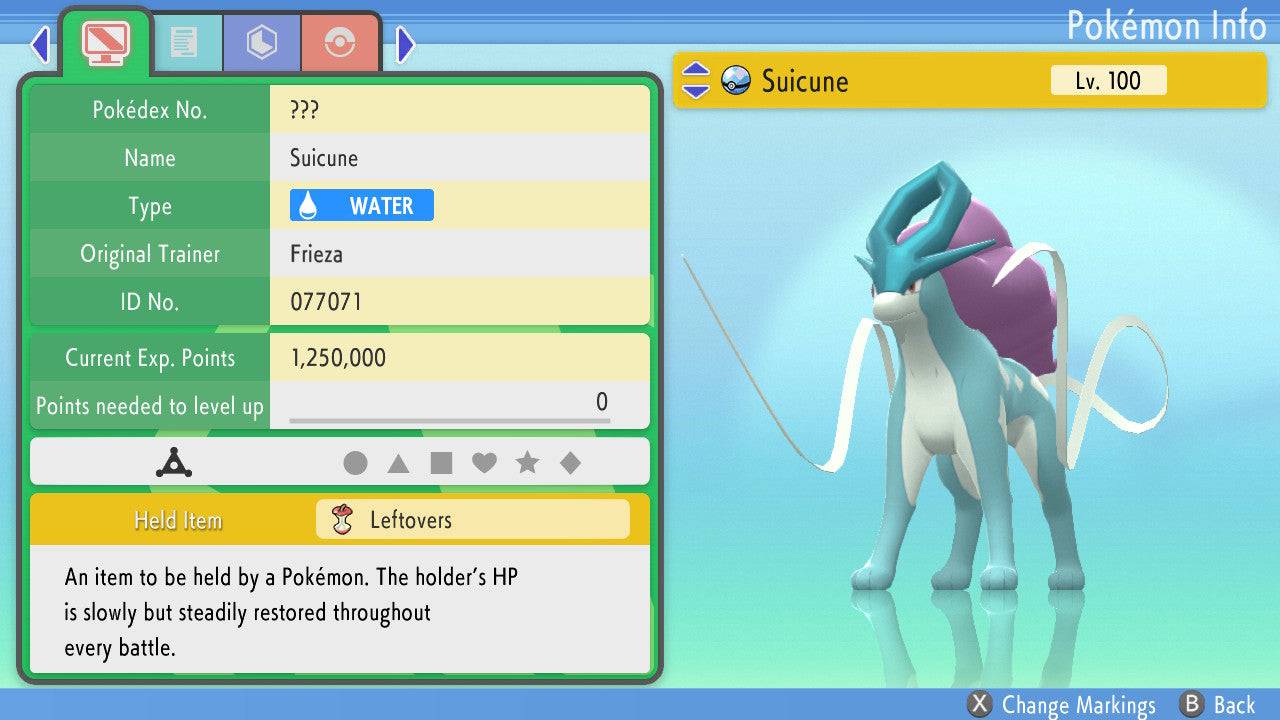Click the left tab navigation arrow
The height and width of the screenshot is (720, 1280).
(40, 44)
